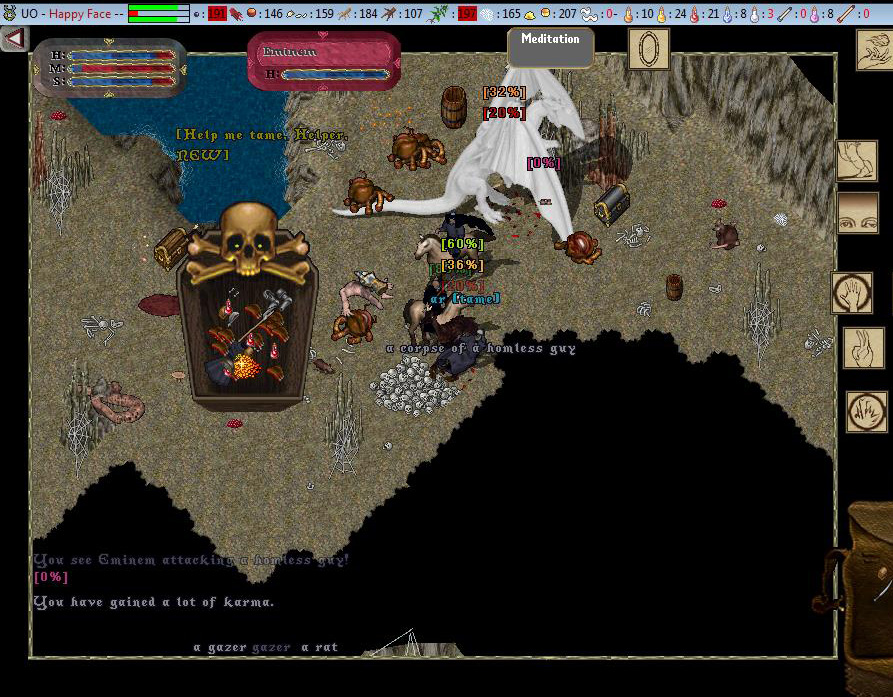Pick the gold coin pile in the coffin
The image size is (893, 697).
click(x=244, y=369)
